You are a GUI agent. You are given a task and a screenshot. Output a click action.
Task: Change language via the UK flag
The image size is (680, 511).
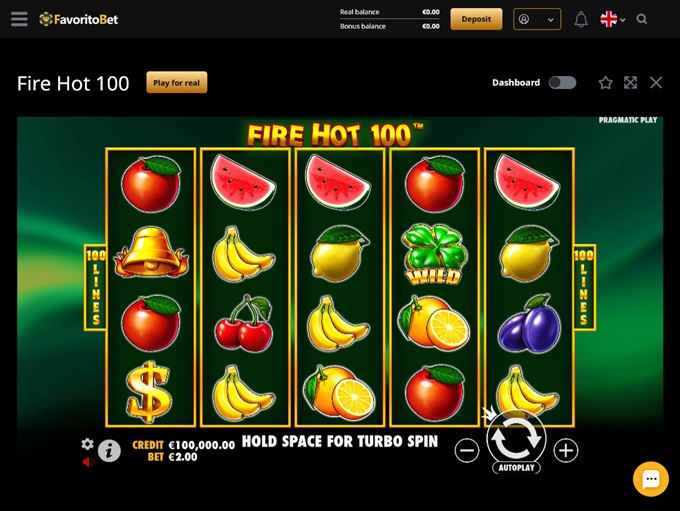pos(612,19)
